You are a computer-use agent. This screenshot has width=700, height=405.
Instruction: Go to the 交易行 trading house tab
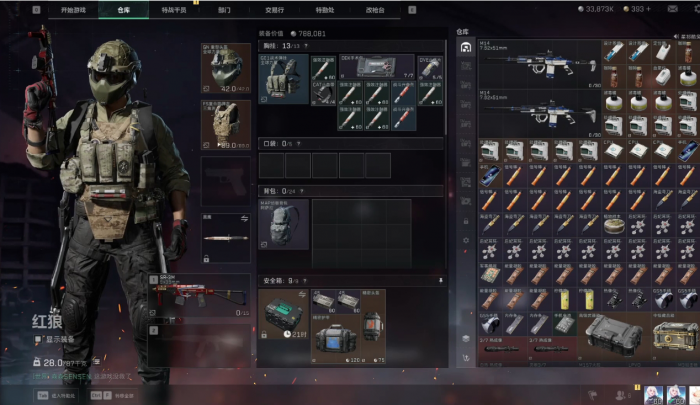272,10
